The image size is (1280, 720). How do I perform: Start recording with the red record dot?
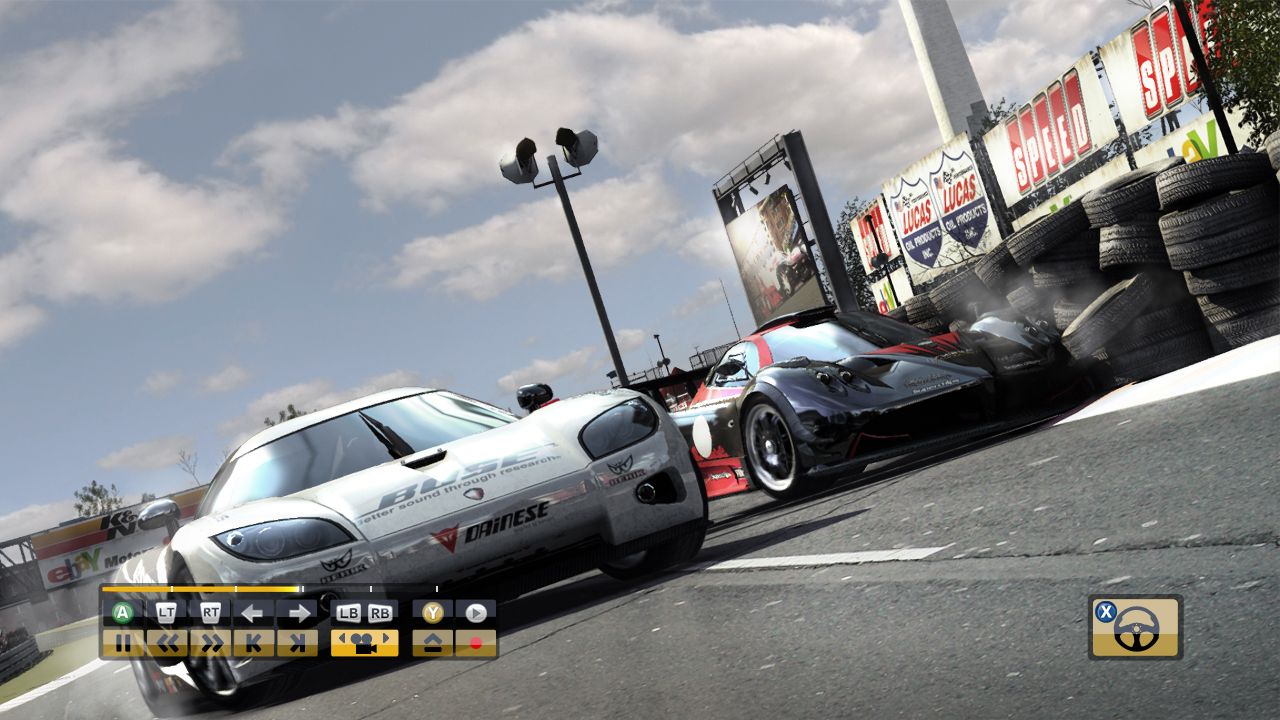click(476, 643)
